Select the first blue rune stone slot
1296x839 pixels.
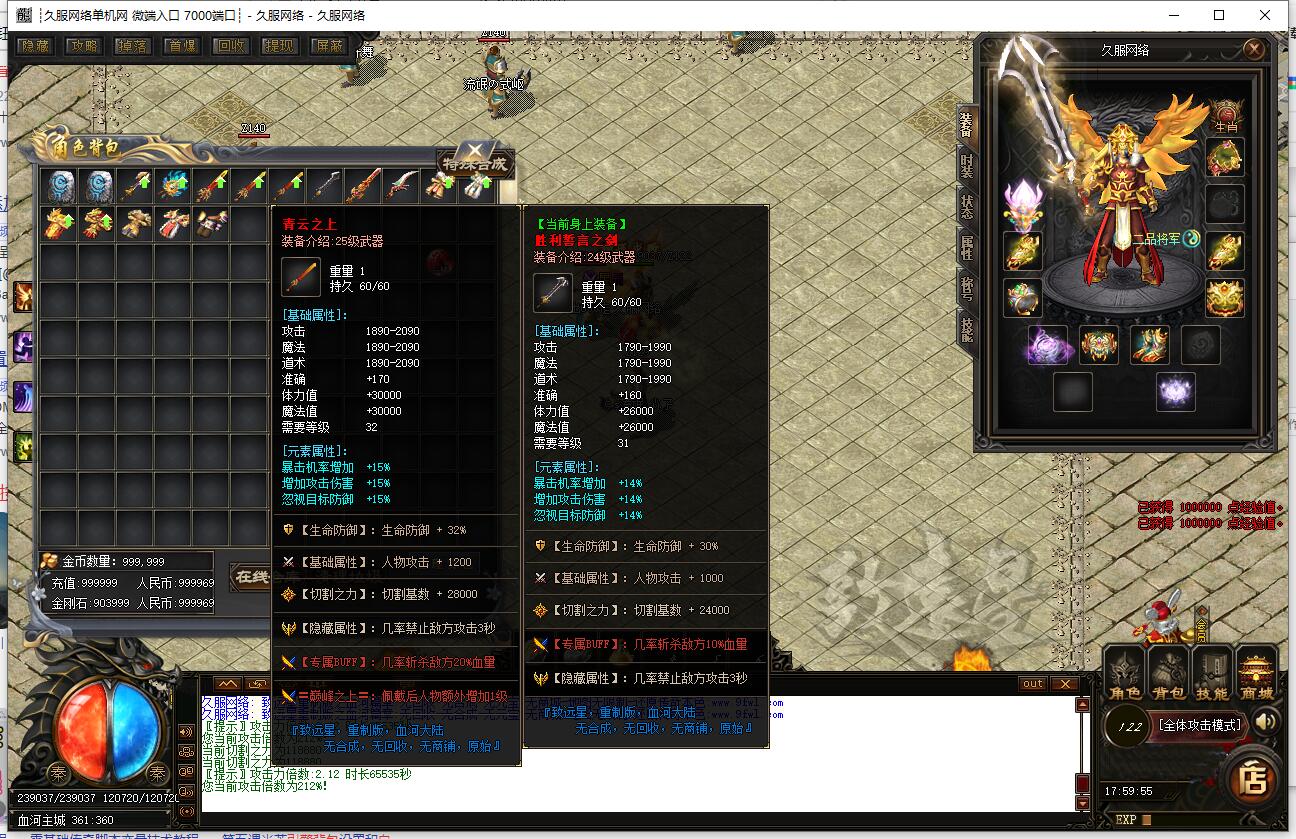tap(59, 186)
